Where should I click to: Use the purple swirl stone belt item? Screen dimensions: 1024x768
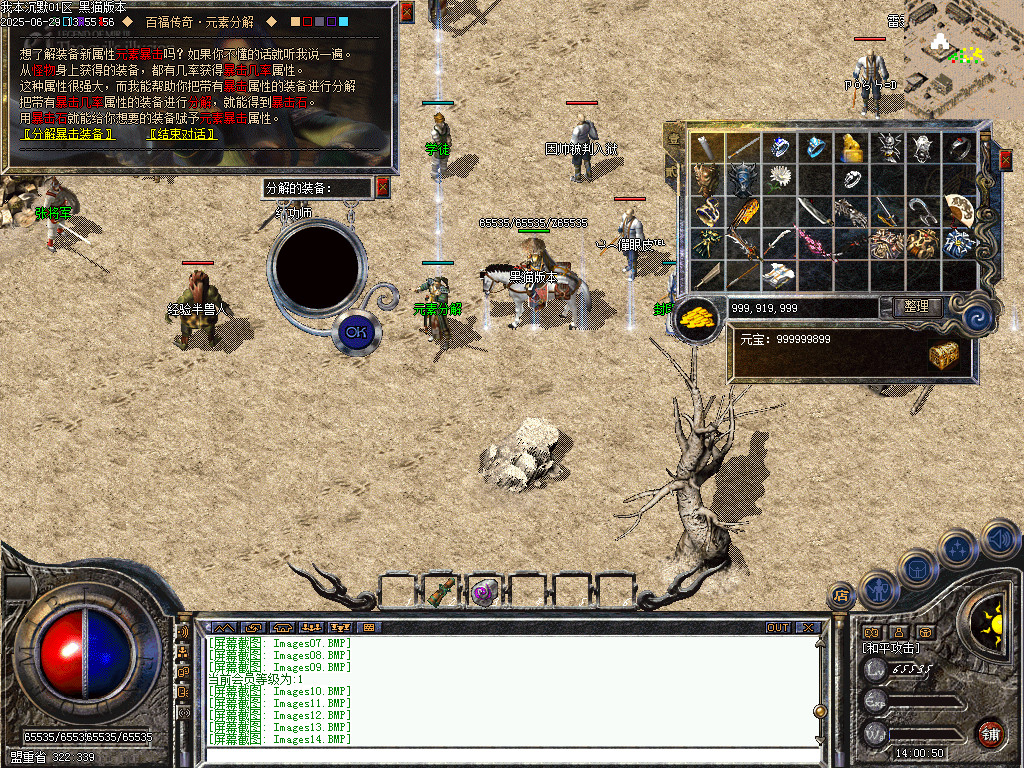tap(484, 592)
